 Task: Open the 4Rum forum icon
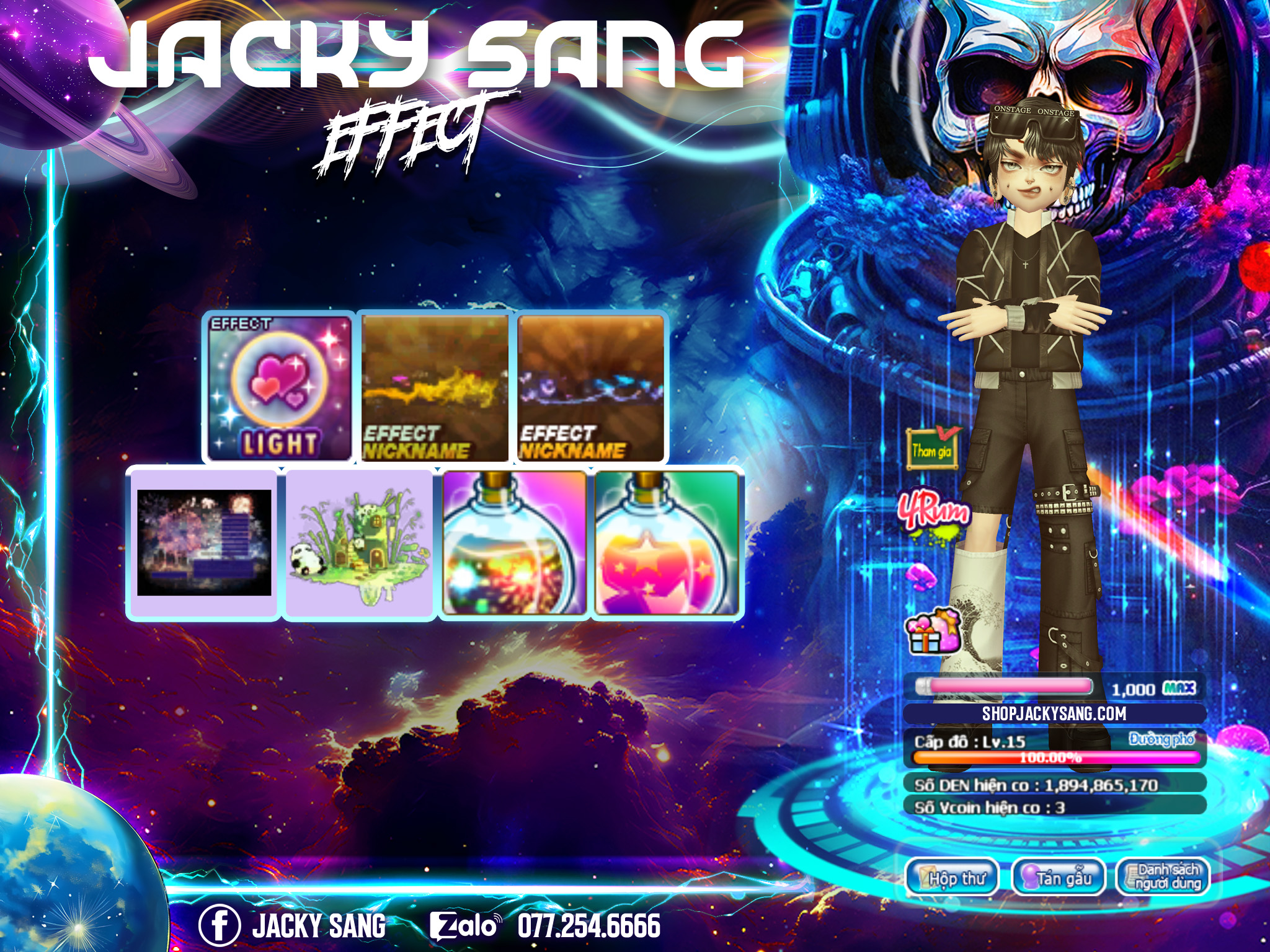tap(934, 514)
